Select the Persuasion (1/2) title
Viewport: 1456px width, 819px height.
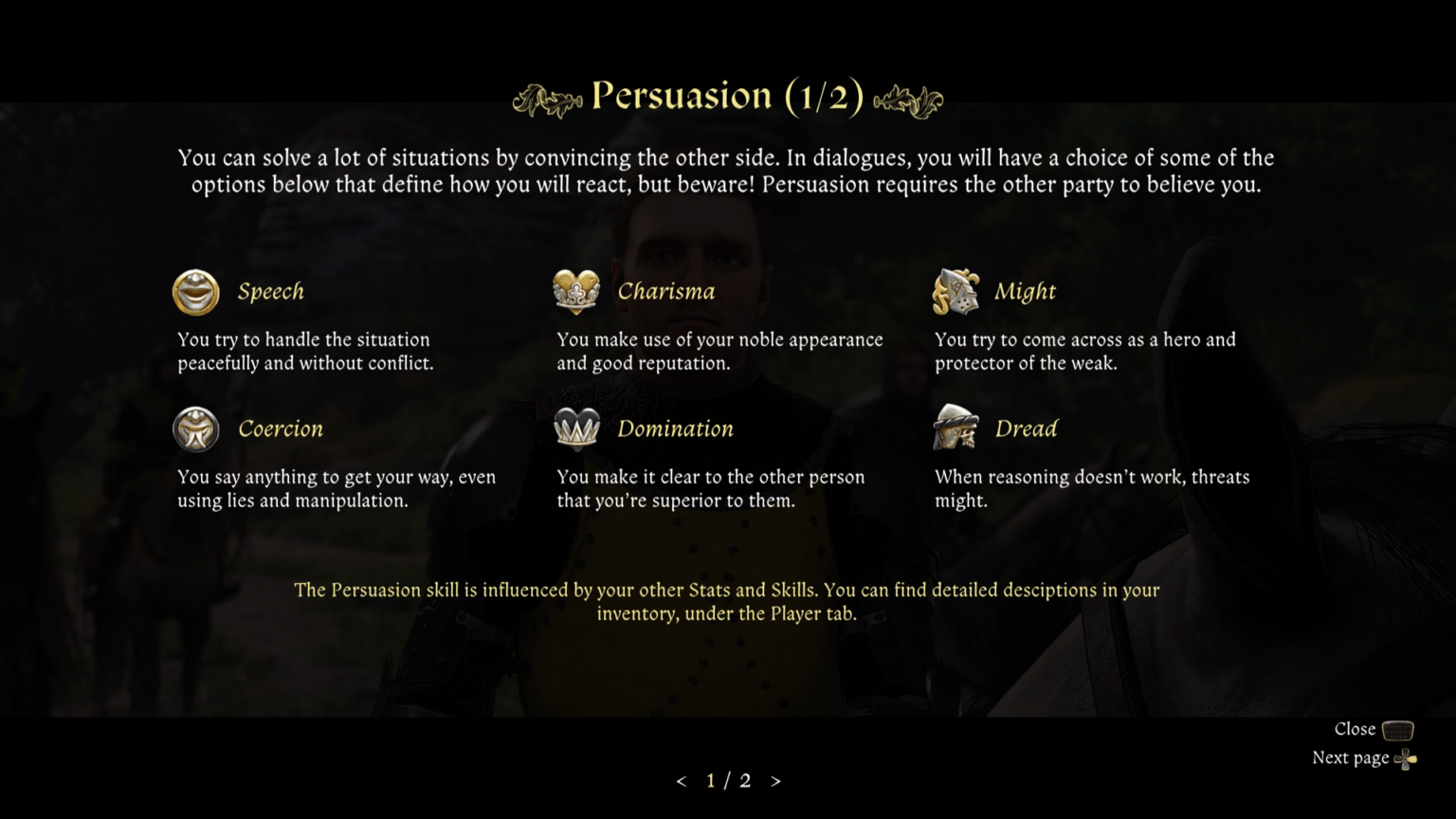tap(728, 95)
